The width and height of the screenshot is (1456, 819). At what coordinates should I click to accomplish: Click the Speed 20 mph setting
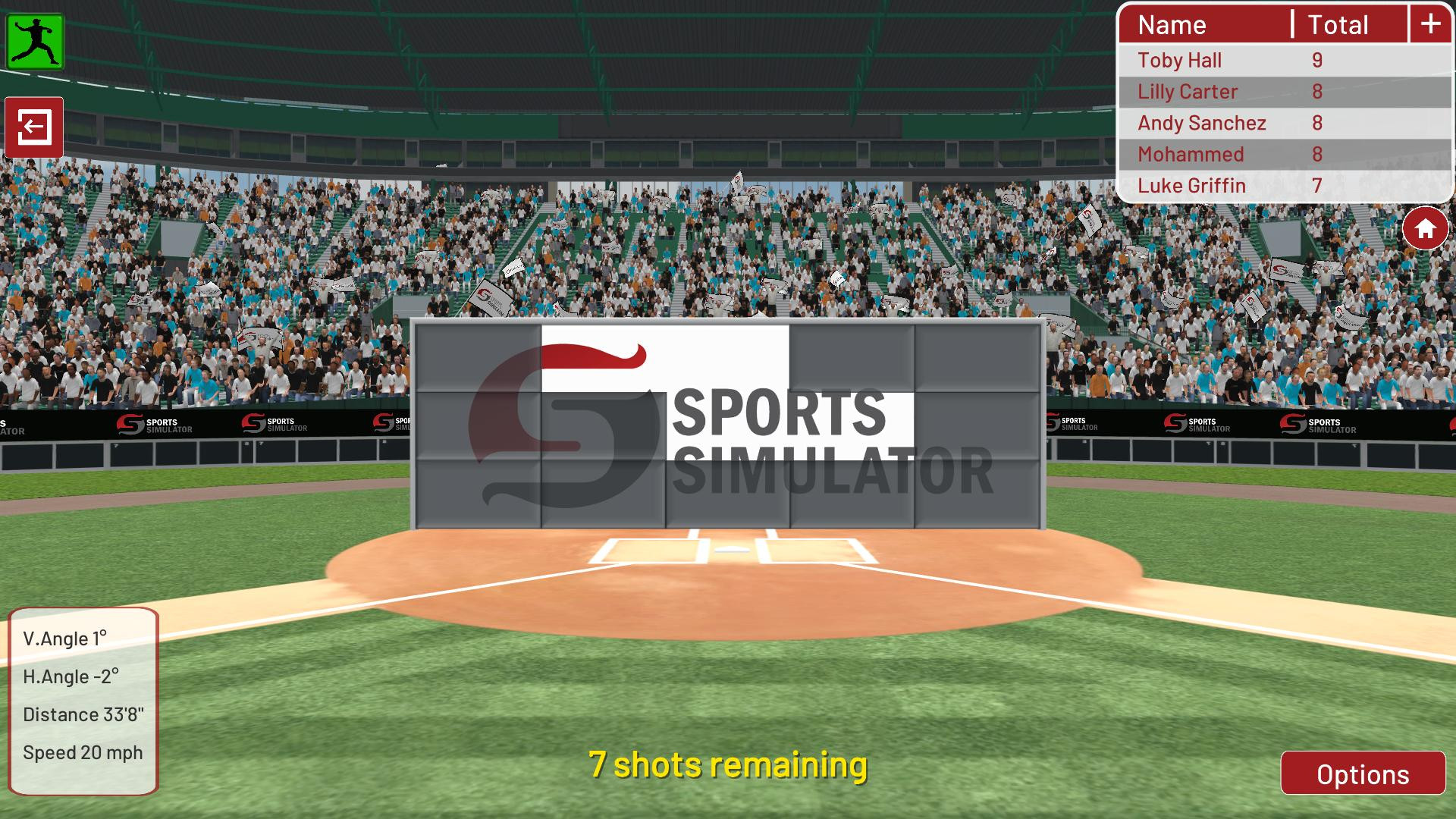82,752
